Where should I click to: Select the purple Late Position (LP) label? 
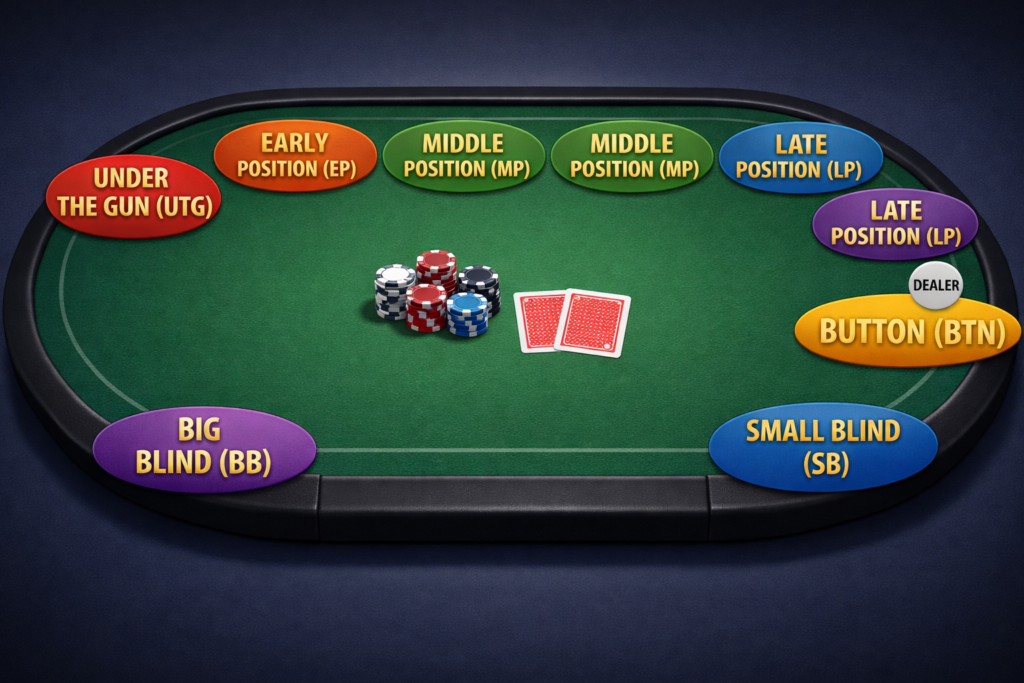pyautogui.click(x=895, y=224)
